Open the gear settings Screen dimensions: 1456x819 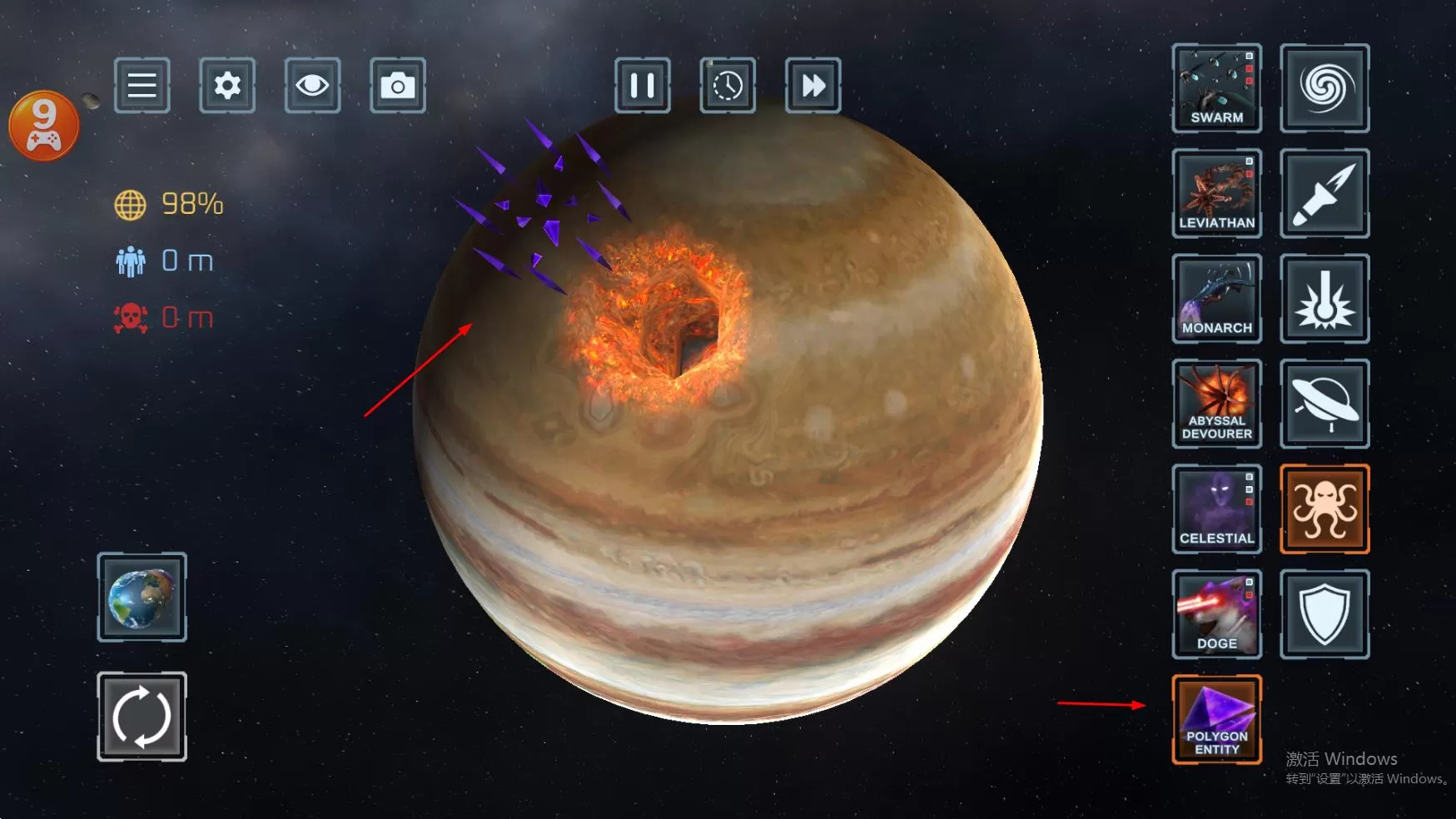pos(227,85)
